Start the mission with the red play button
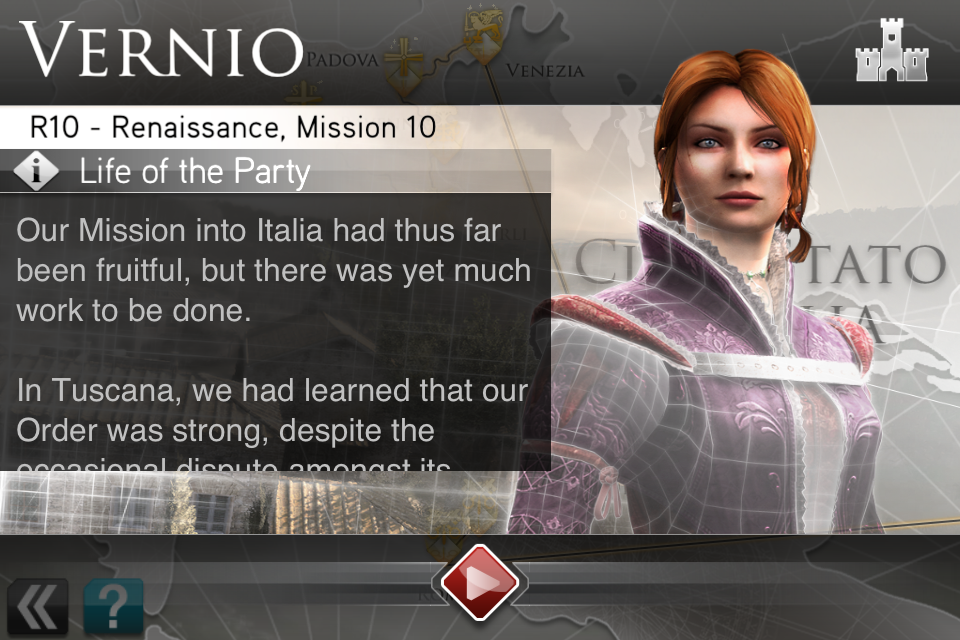 (479, 584)
